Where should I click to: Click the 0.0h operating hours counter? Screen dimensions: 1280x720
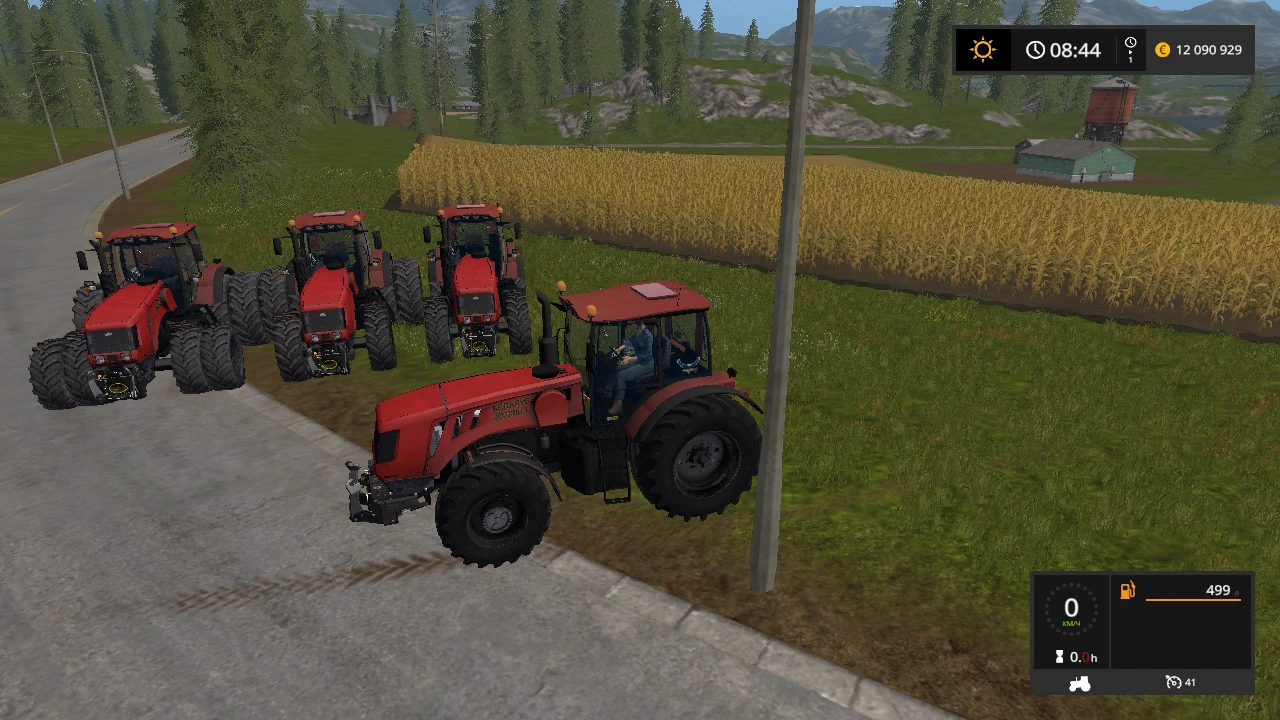click(x=1083, y=657)
